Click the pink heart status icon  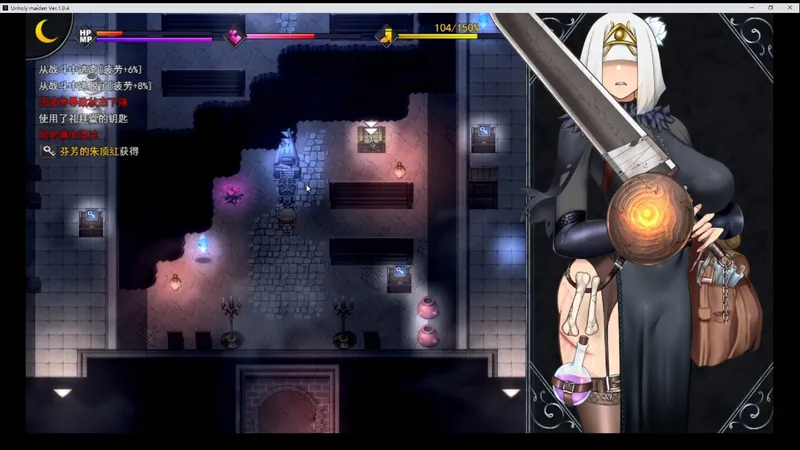tap(235, 37)
